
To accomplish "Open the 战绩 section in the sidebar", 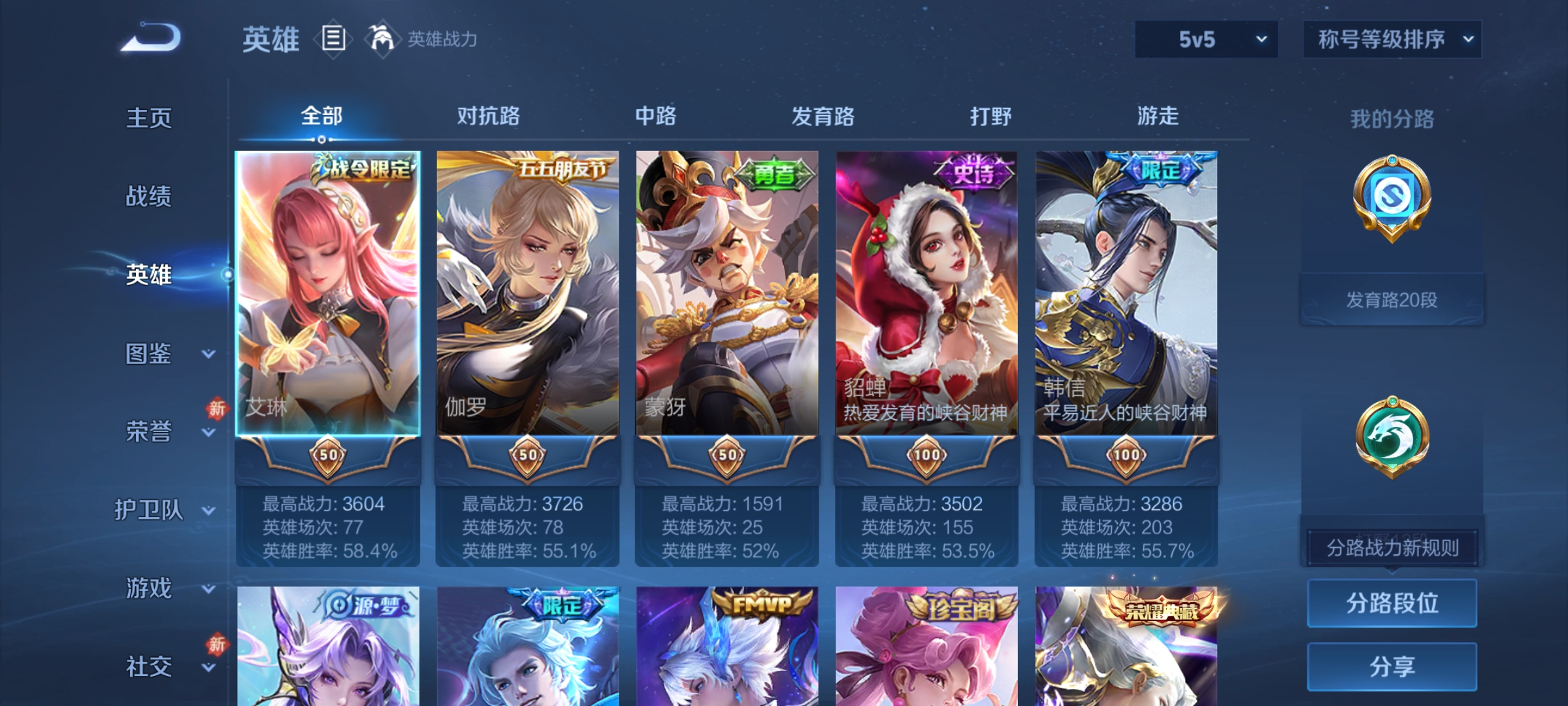I will pos(149,197).
